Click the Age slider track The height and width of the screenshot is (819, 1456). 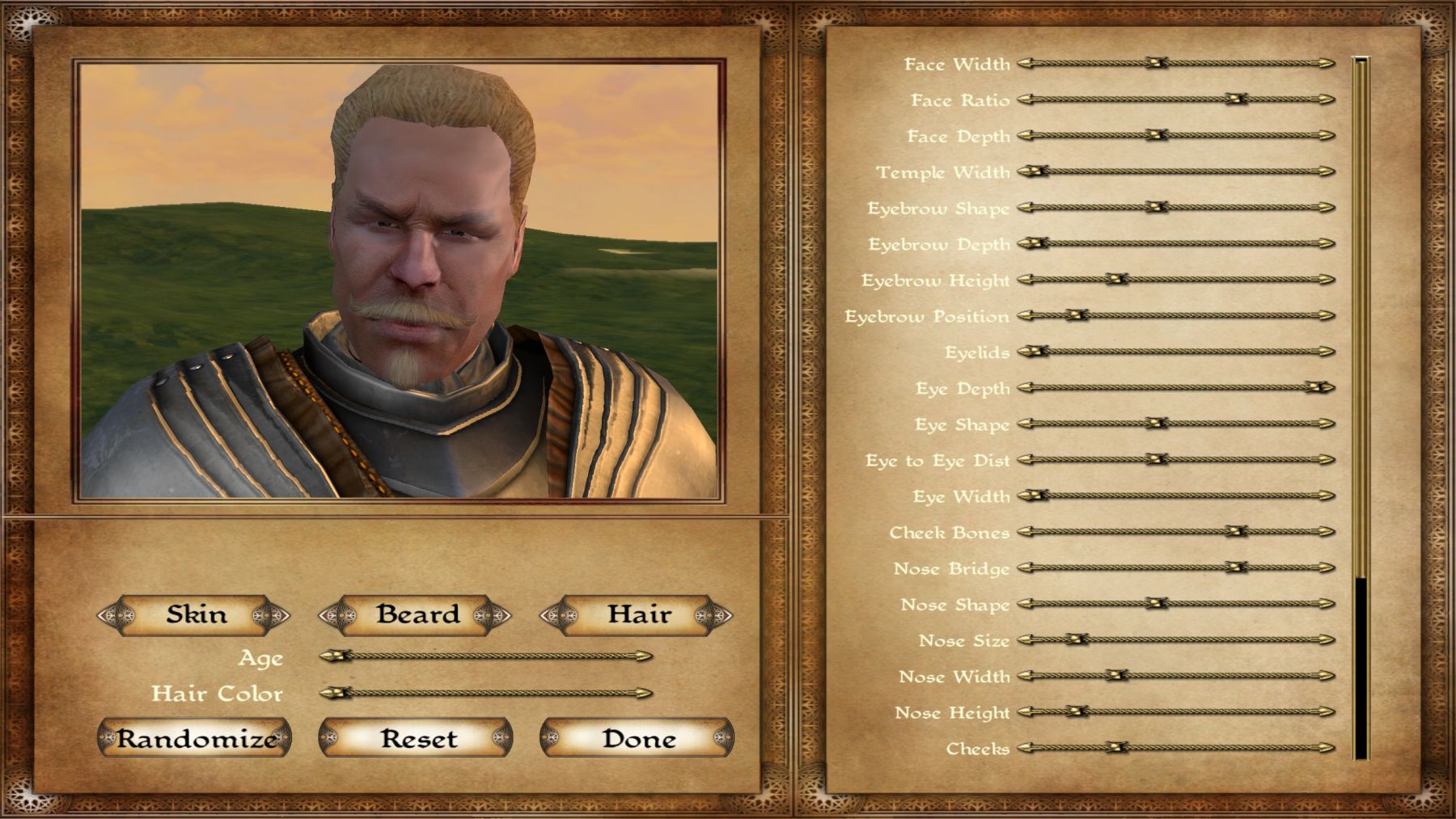485,656
